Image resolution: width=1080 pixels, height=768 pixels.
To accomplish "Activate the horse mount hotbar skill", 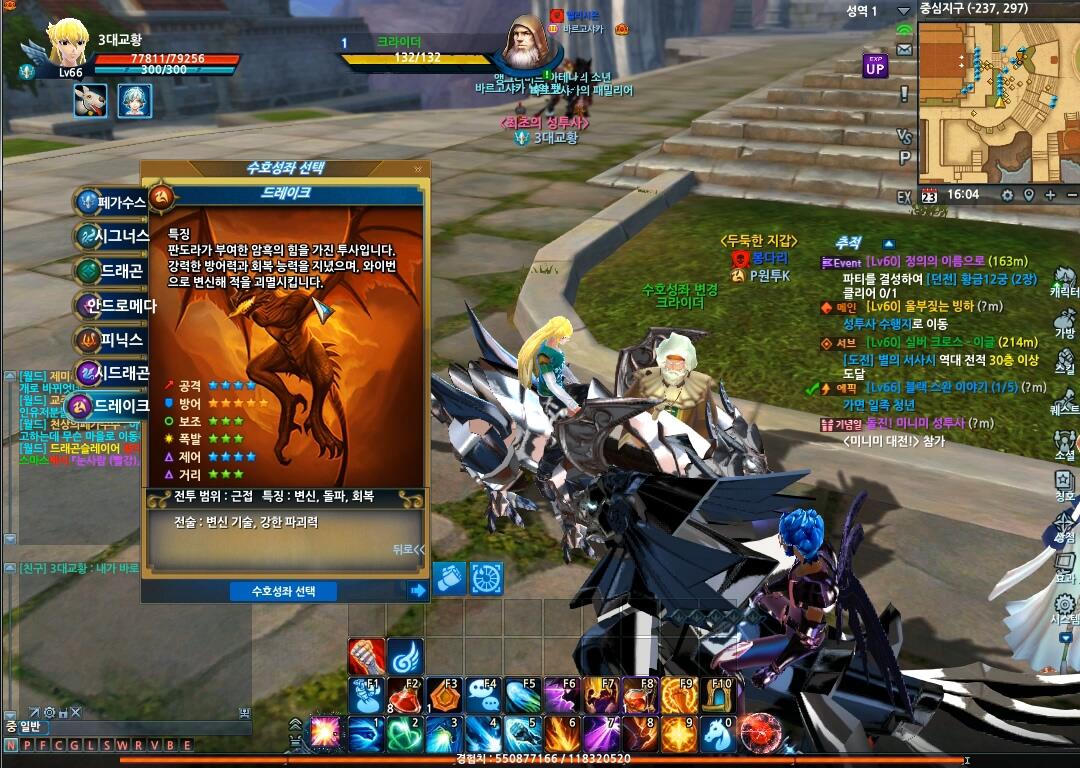I will point(716,734).
